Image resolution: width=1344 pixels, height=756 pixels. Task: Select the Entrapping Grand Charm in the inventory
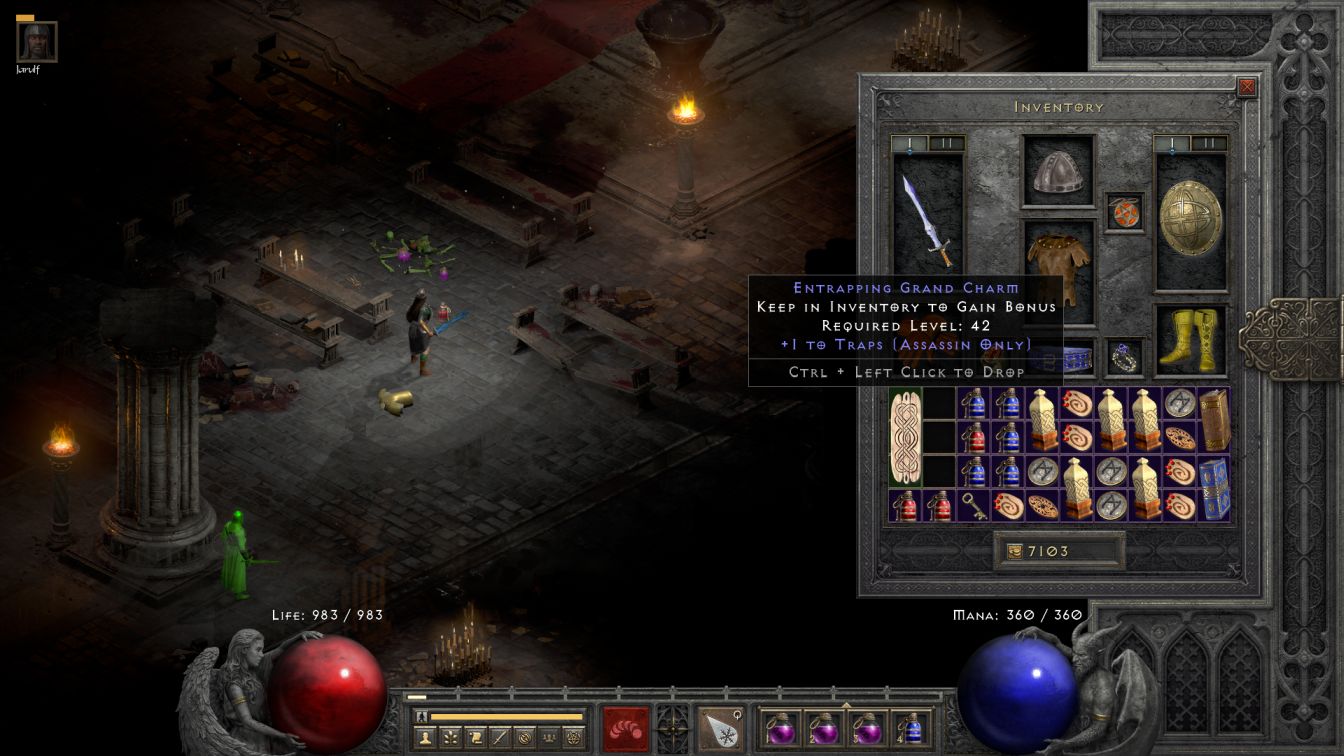point(906,438)
